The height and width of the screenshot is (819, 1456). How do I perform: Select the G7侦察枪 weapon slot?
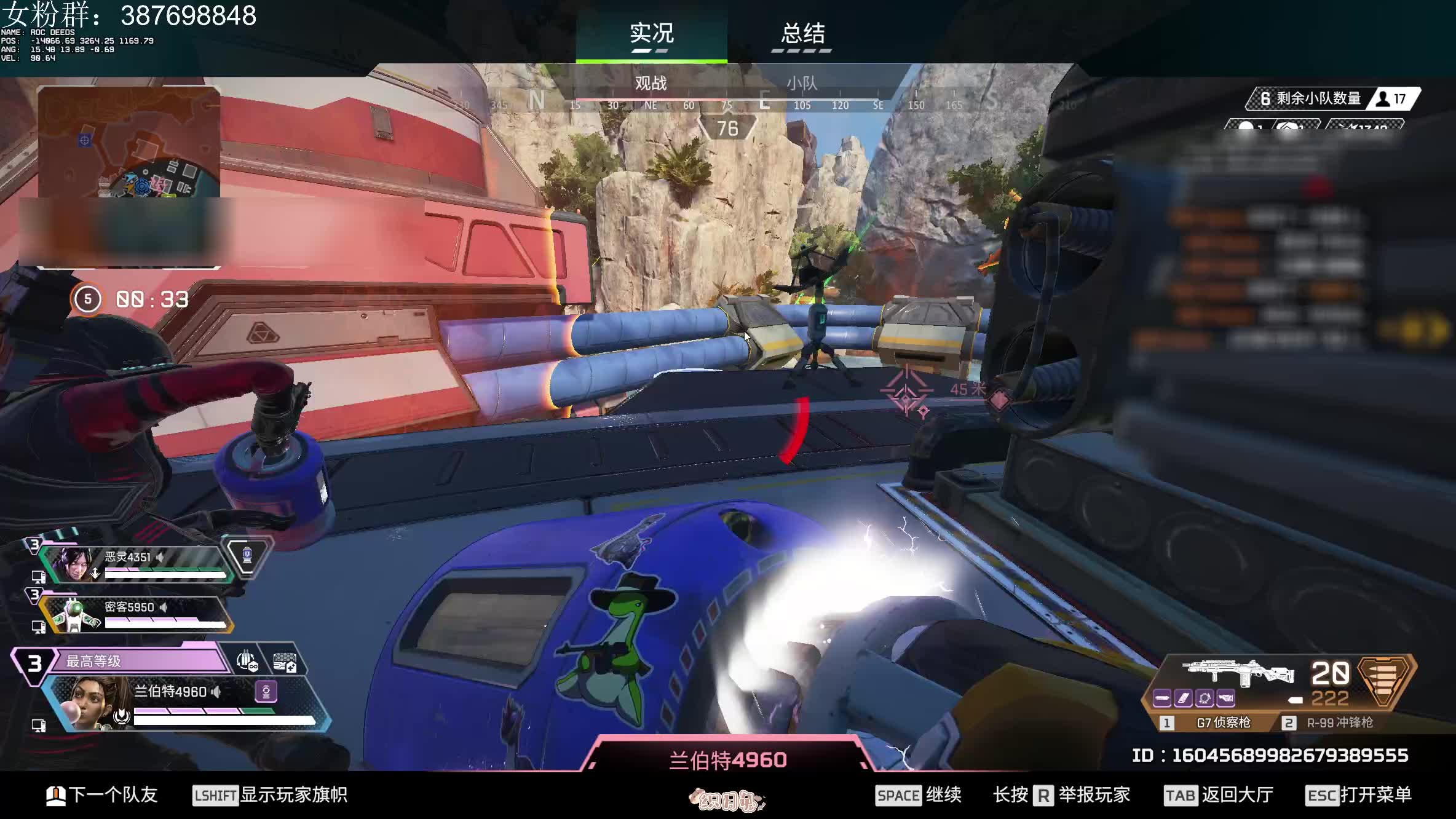click(x=1213, y=723)
